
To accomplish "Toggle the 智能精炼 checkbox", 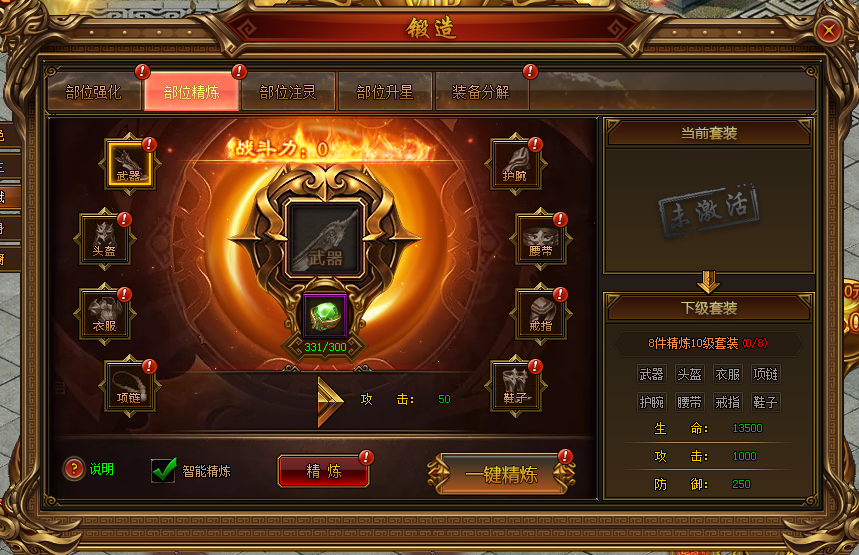I will pos(163,470).
